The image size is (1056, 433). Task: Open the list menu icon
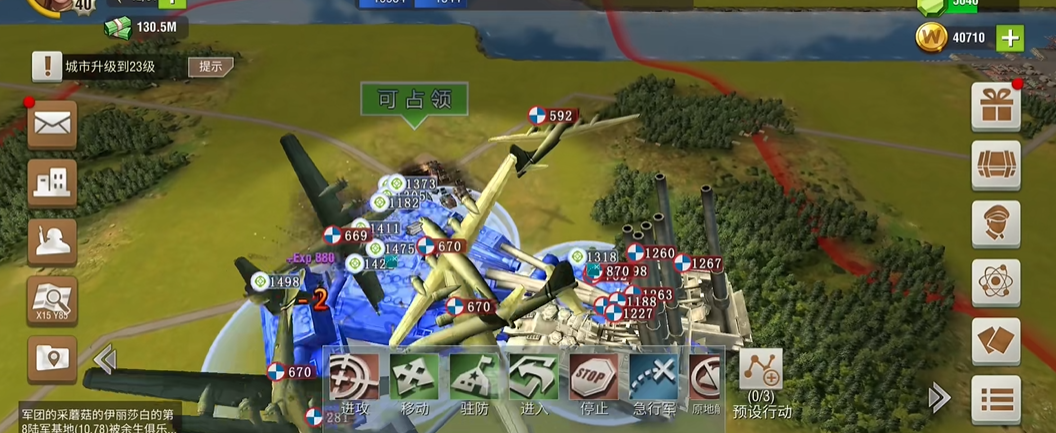coord(995,399)
